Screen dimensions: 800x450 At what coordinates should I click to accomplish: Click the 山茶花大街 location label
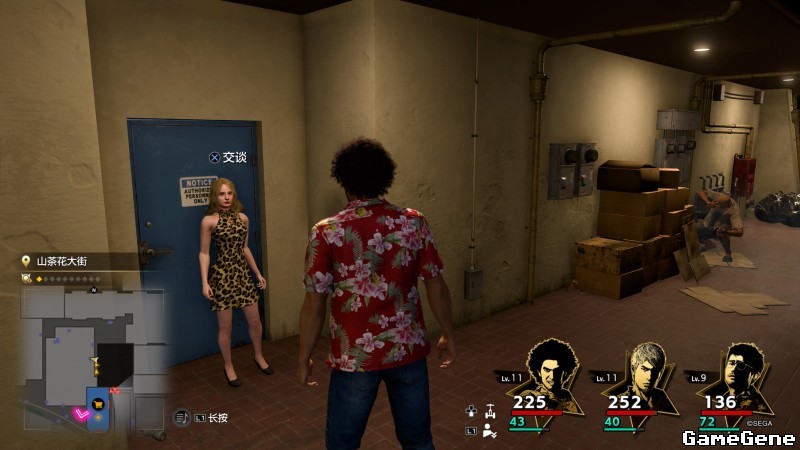pyautogui.click(x=64, y=261)
